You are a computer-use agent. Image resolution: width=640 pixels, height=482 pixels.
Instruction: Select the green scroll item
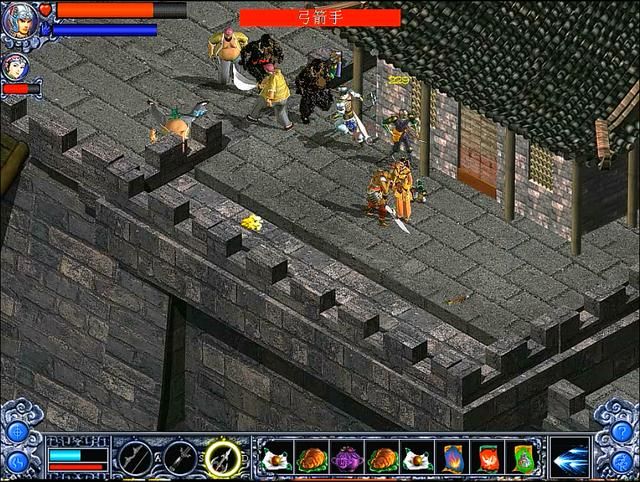(x=523, y=458)
